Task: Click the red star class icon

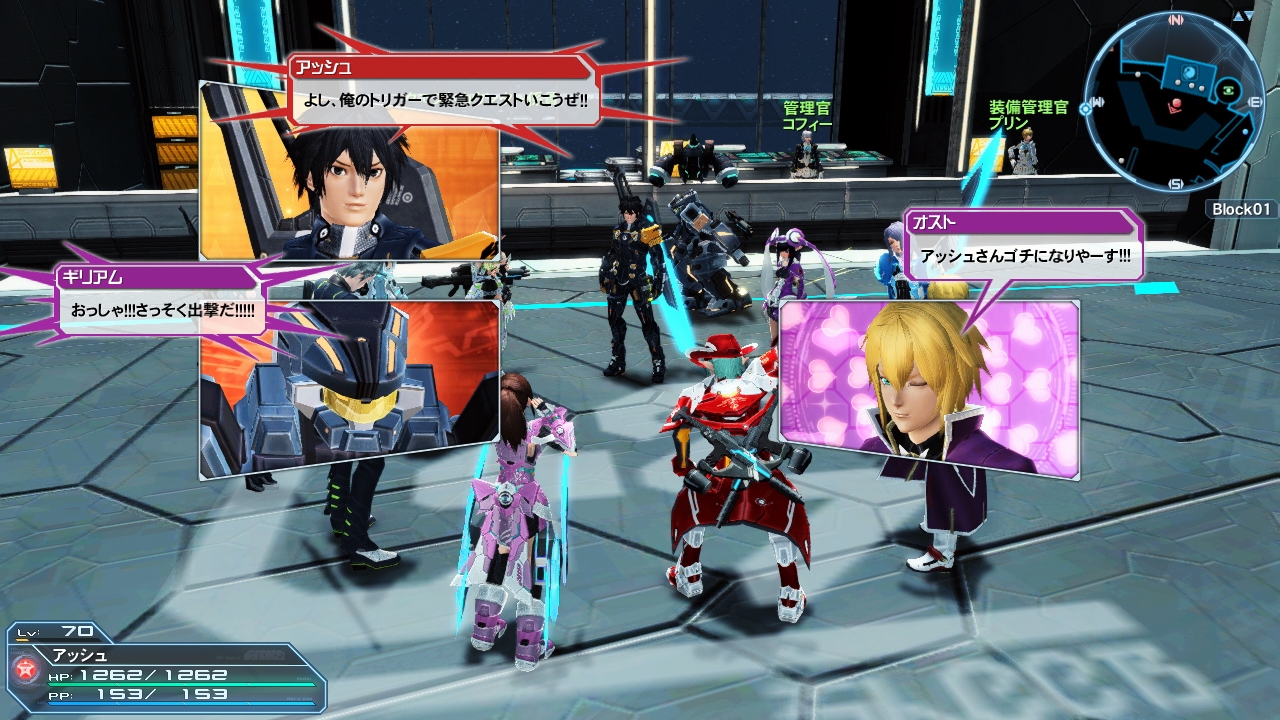Action: [25, 669]
